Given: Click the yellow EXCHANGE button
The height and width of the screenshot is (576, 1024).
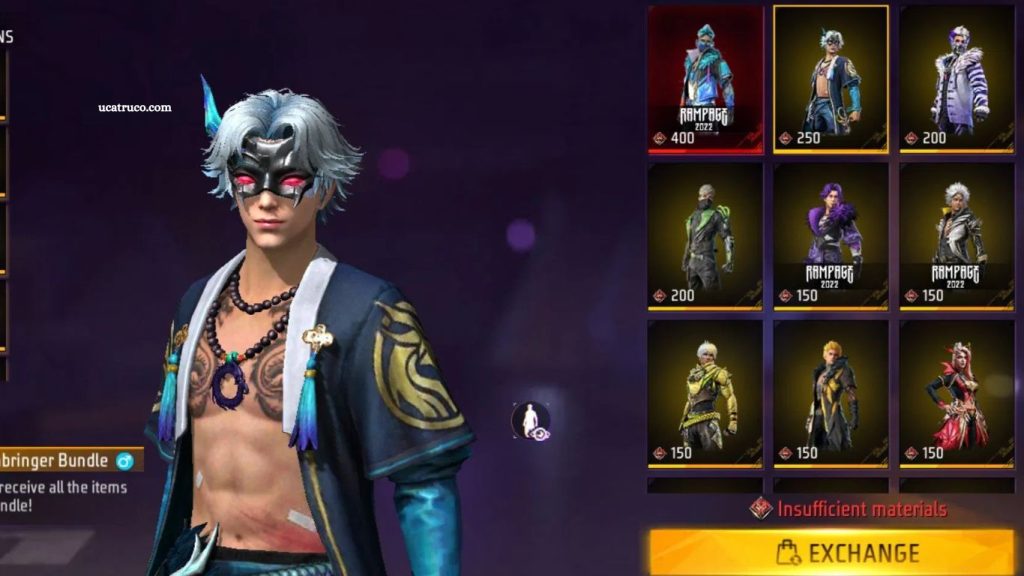Looking at the screenshot, I should (x=831, y=552).
